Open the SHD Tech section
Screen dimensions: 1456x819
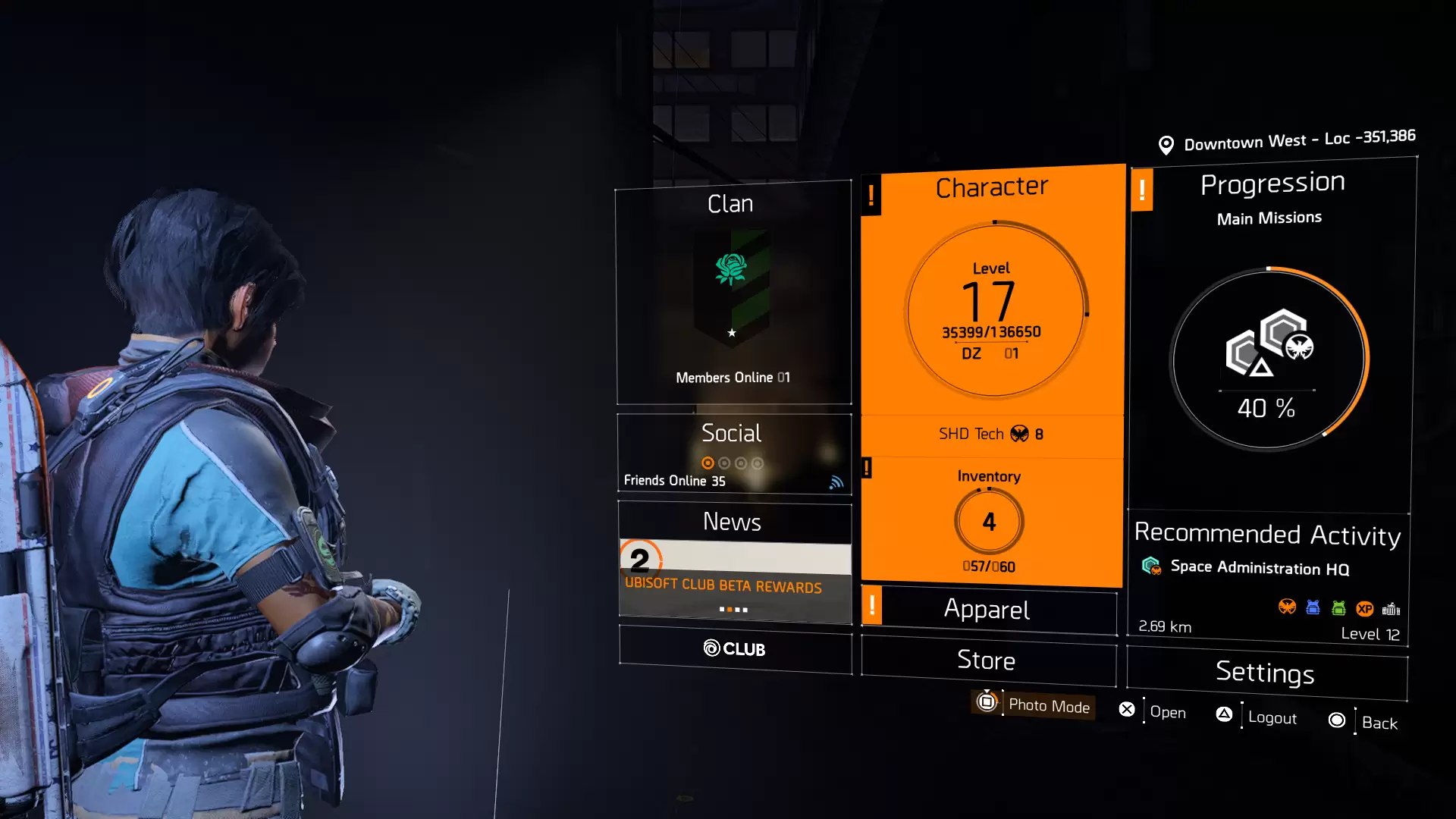tap(991, 435)
